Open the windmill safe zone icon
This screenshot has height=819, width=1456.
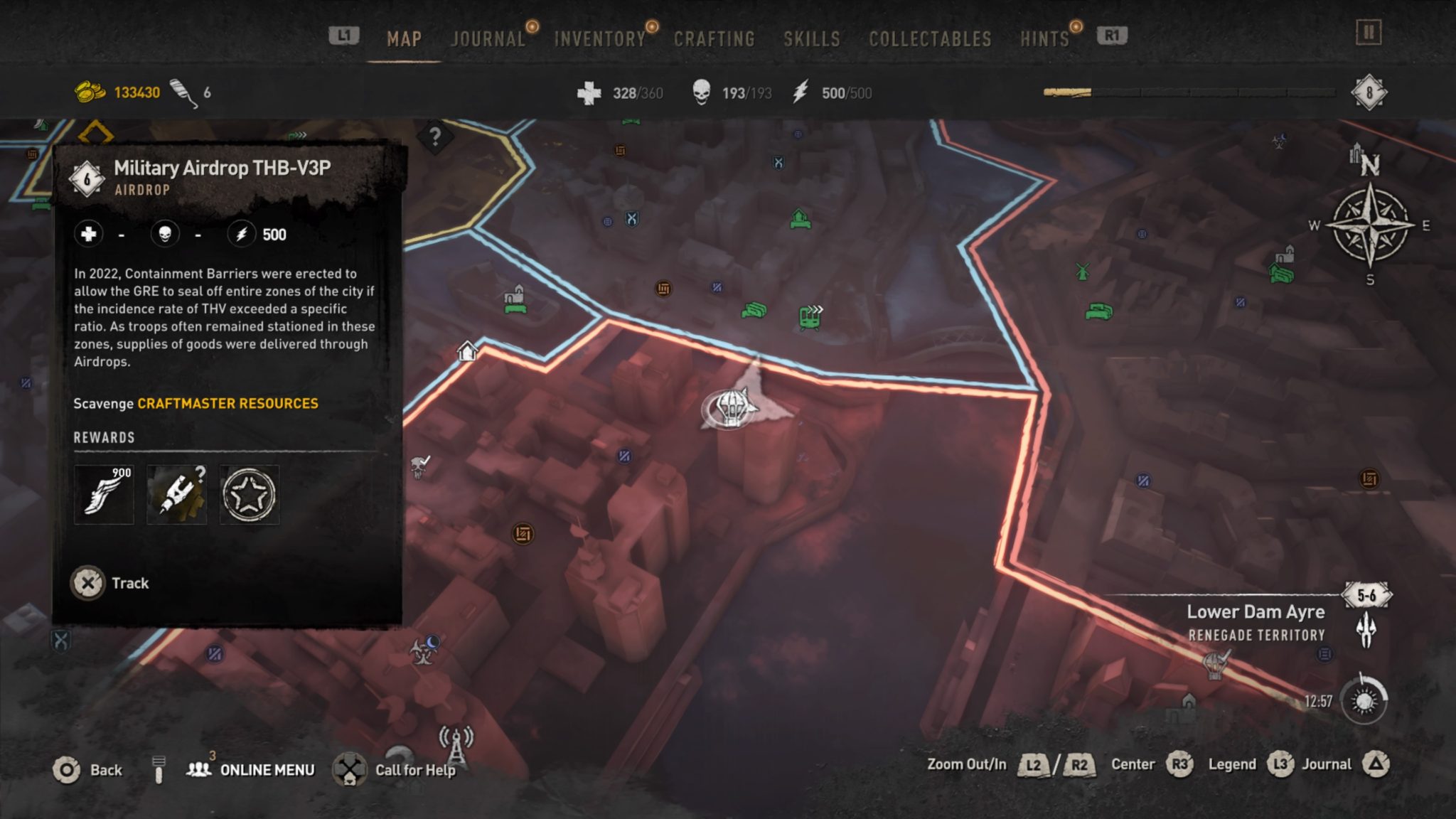click(1083, 273)
